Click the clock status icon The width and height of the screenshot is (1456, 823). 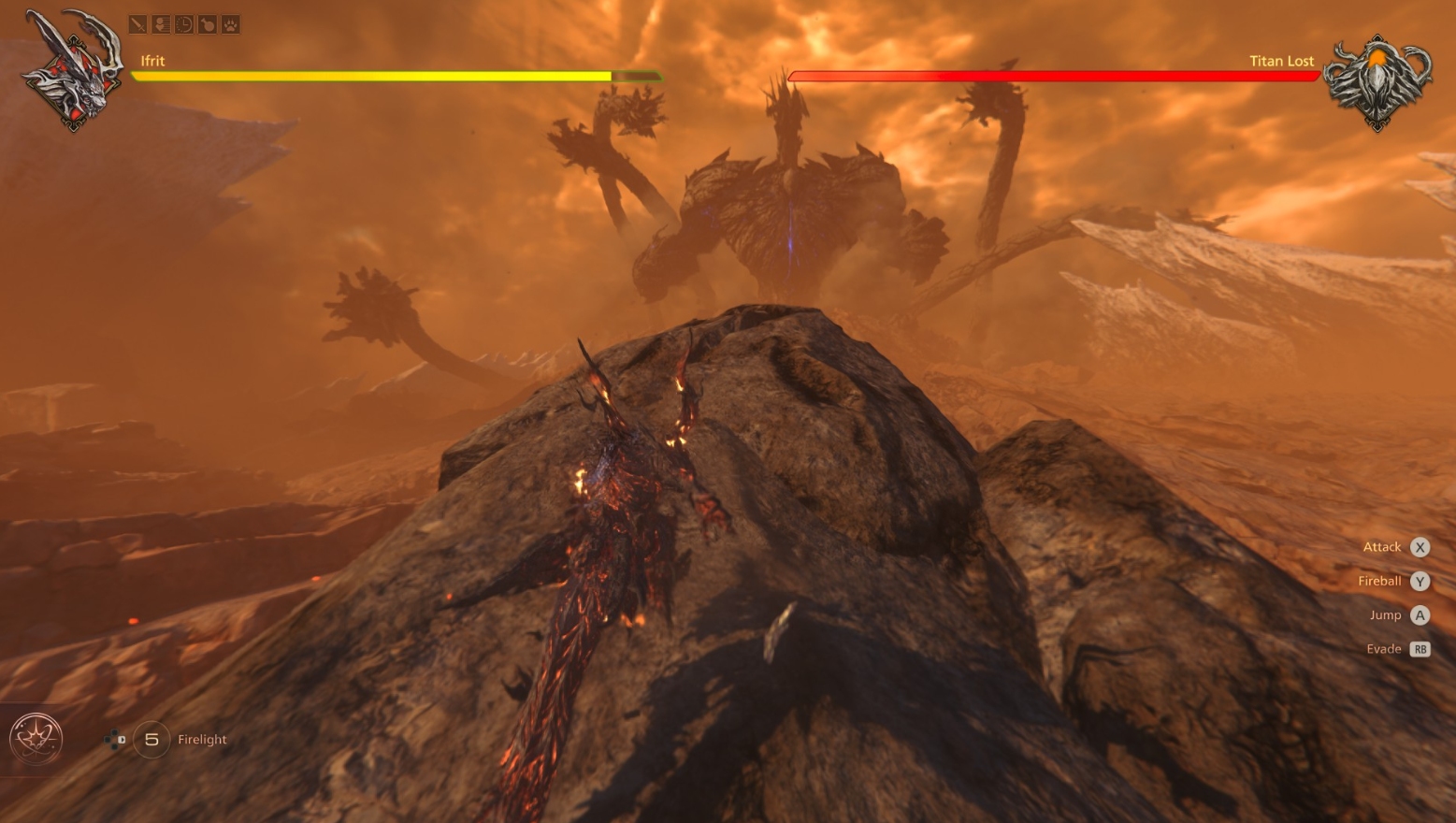(x=184, y=24)
